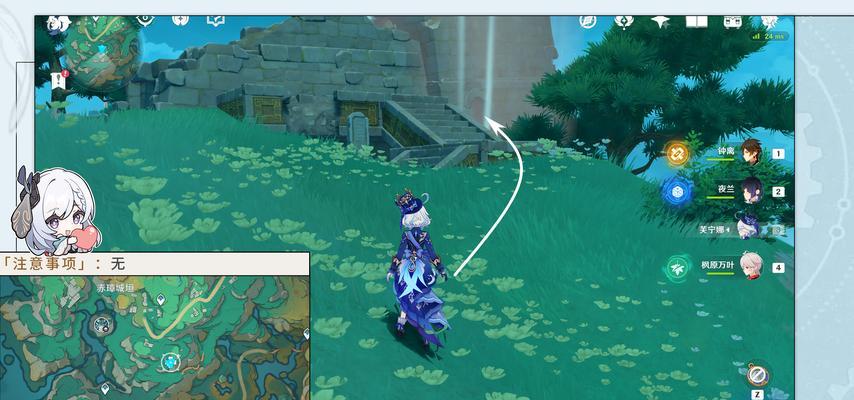Open the compass gadget icon
Image resolution: width=854 pixels, height=400 pixels.
(x=756, y=376)
